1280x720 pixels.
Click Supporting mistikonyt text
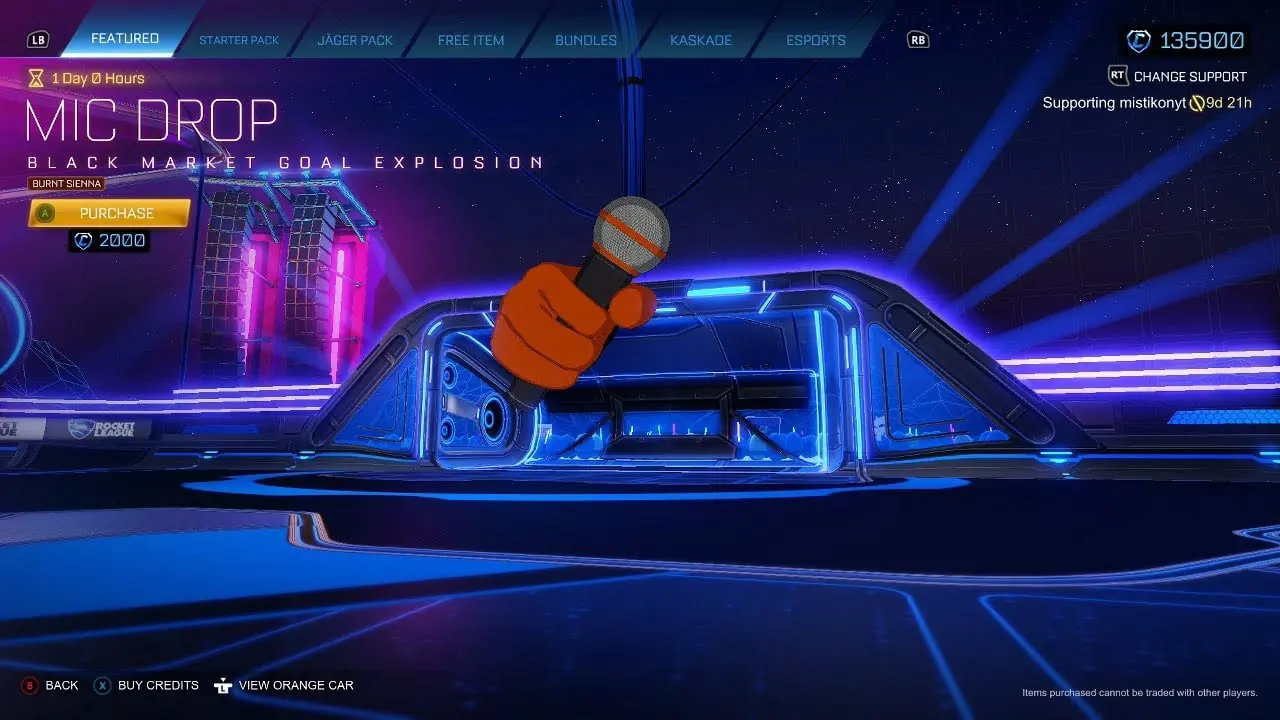1113,102
